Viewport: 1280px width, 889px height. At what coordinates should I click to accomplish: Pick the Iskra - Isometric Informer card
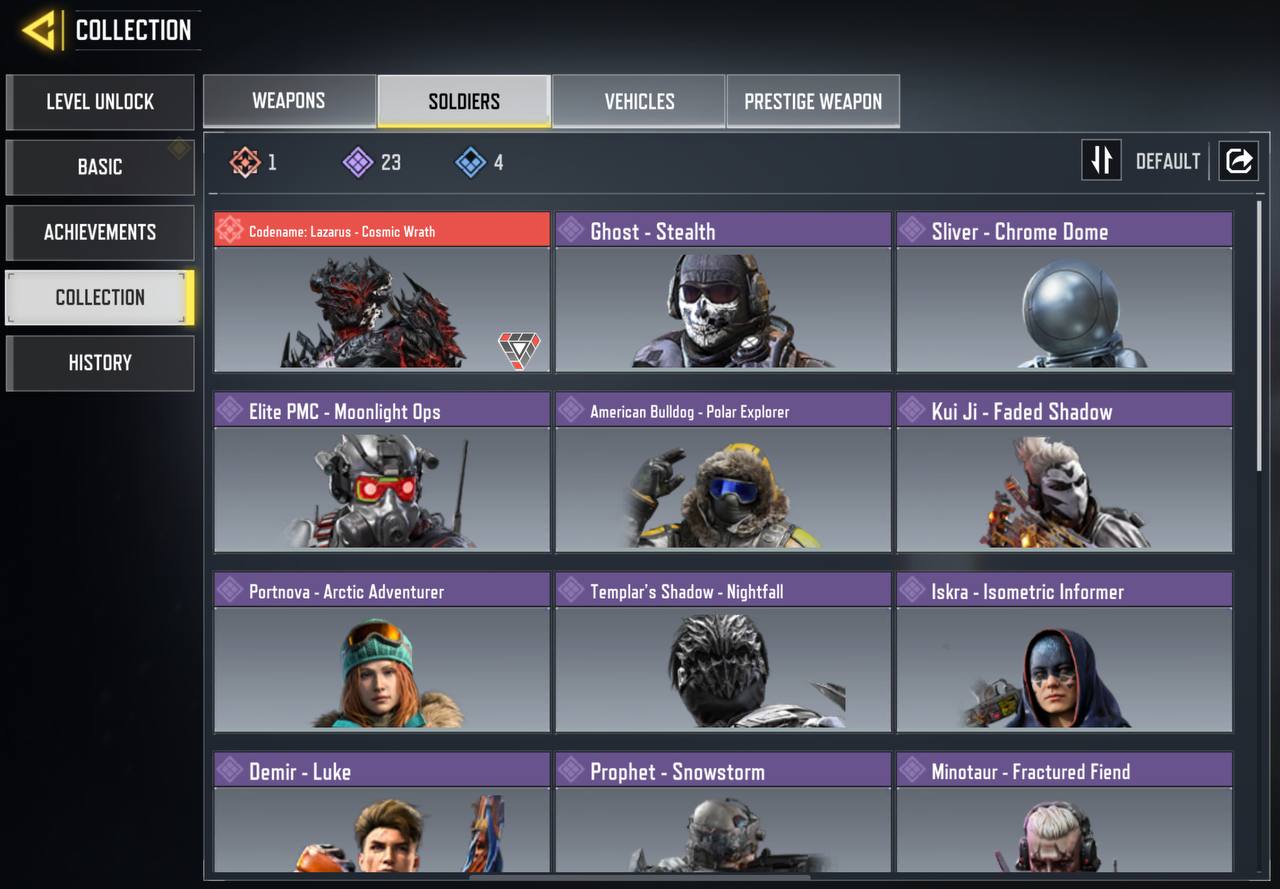click(1064, 652)
